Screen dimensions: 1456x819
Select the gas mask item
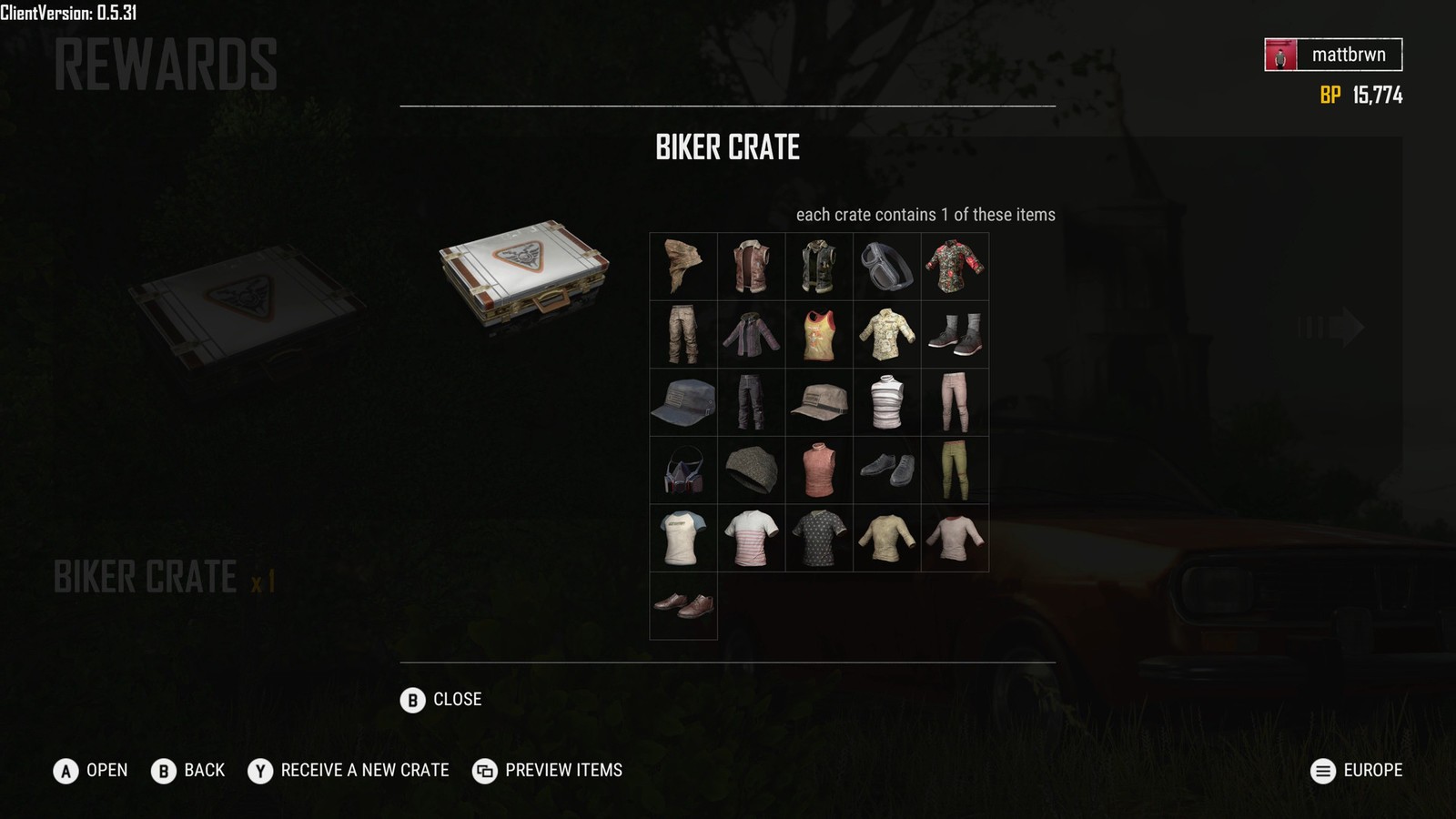[683, 470]
